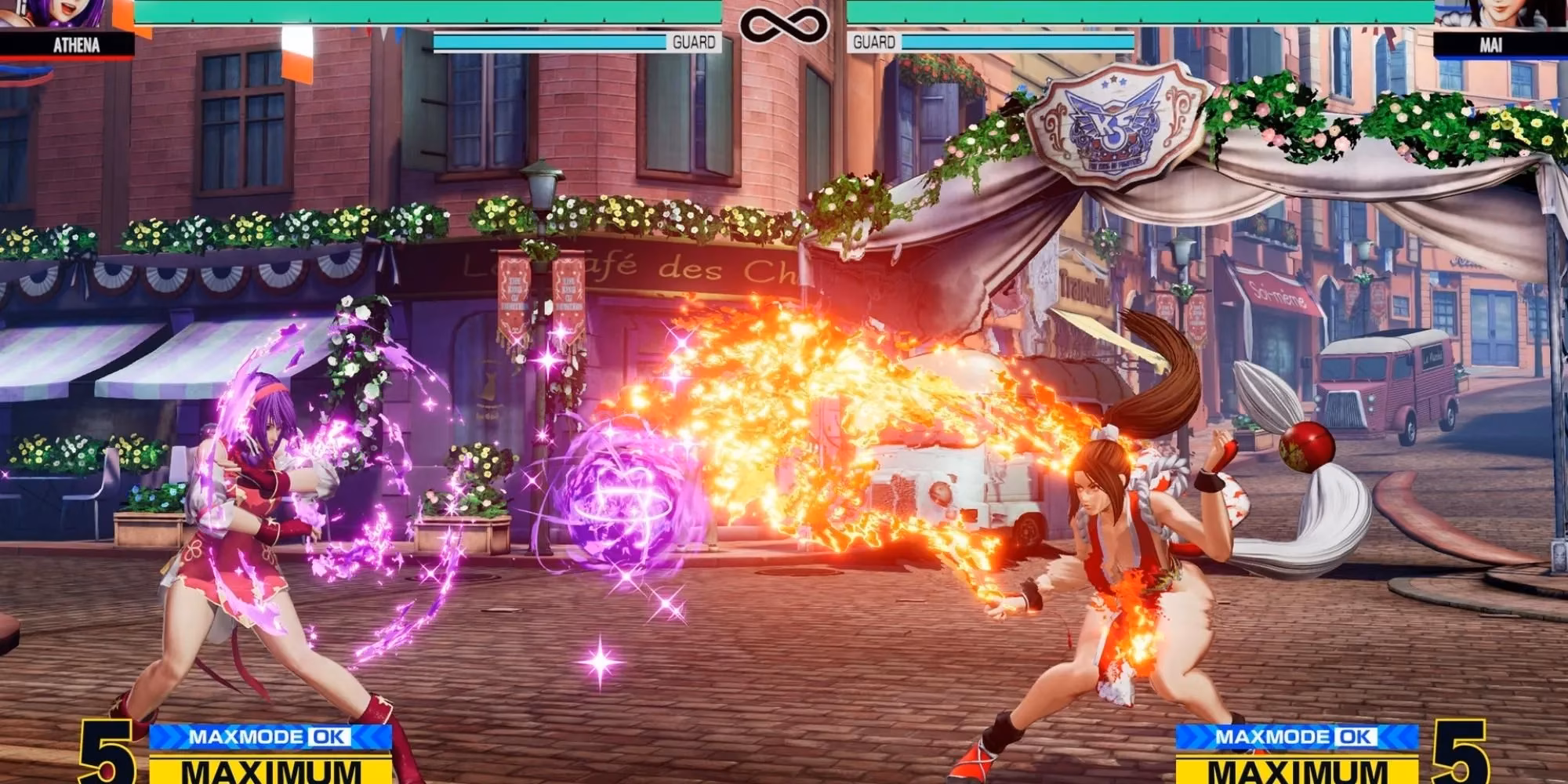1568x784 pixels.
Task: Activate Athena's MAXMODE OK indicator
Action: click(x=270, y=737)
